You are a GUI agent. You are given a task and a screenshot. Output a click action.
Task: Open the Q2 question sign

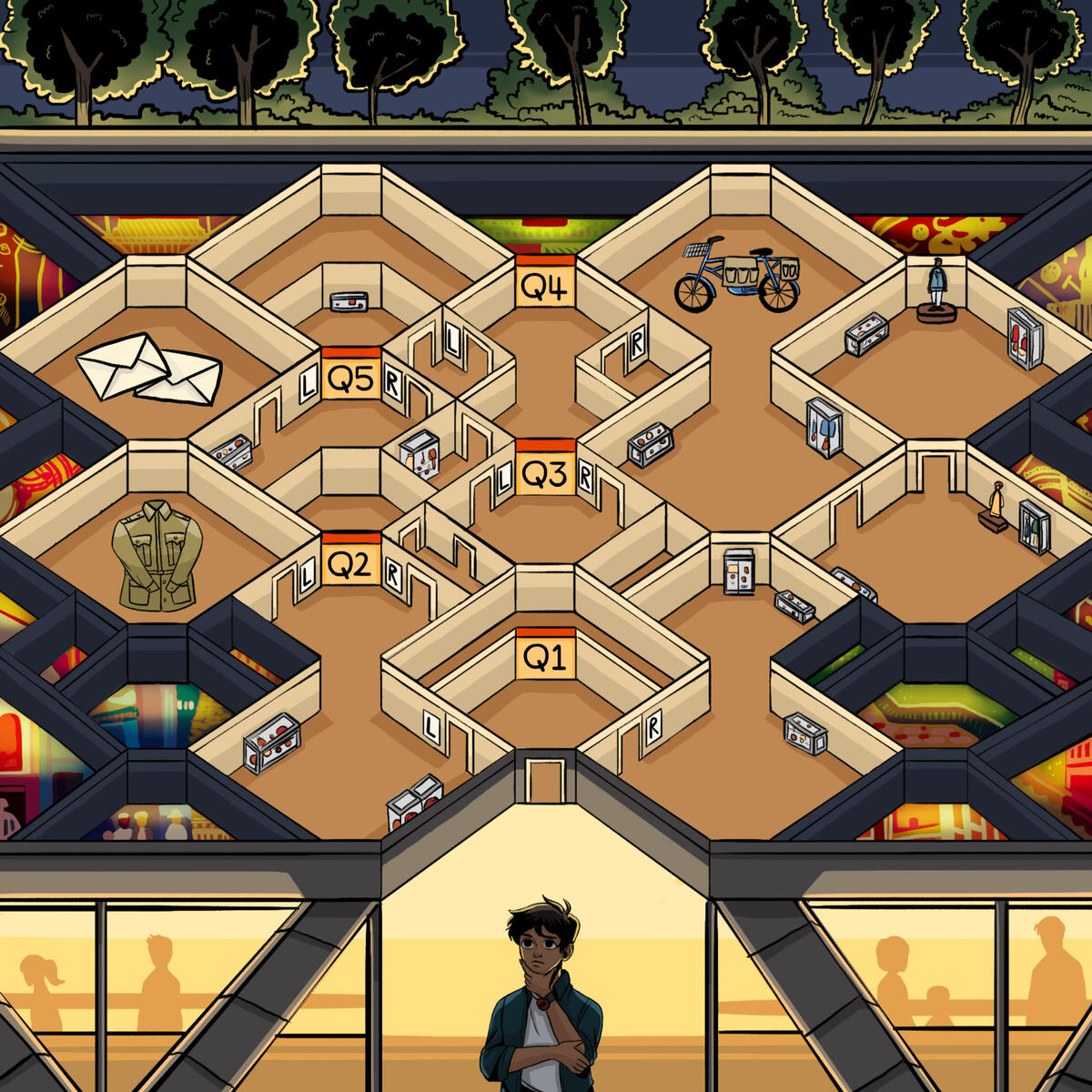[350, 565]
